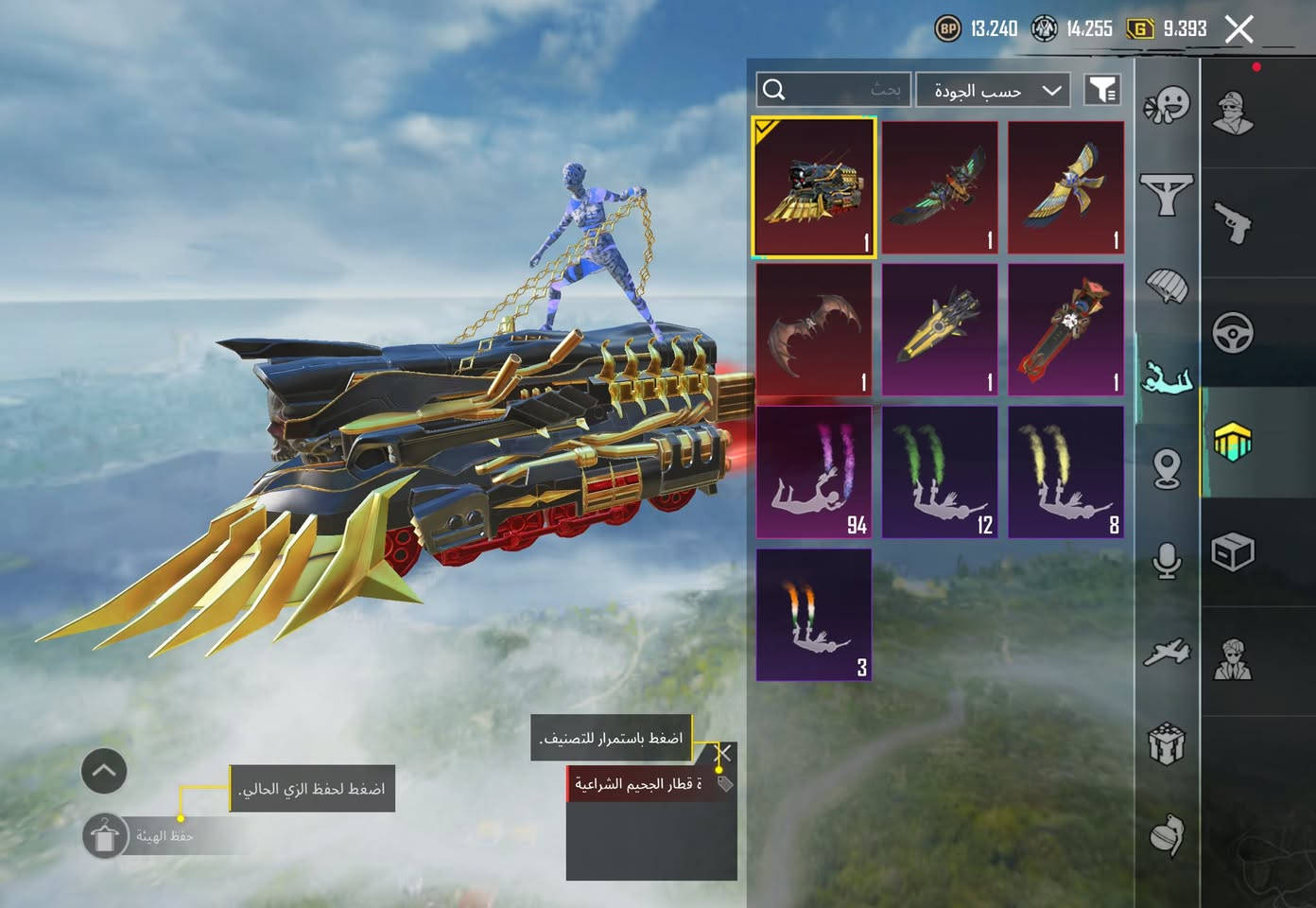
Task: Pick the tricolor smoke trail with 3
Action: click(x=814, y=615)
